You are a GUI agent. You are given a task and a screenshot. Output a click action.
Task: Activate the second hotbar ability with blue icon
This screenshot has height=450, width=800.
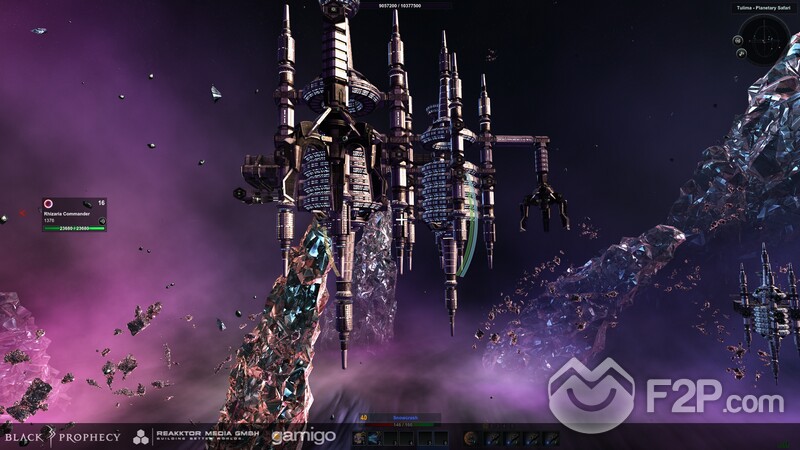(376, 437)
